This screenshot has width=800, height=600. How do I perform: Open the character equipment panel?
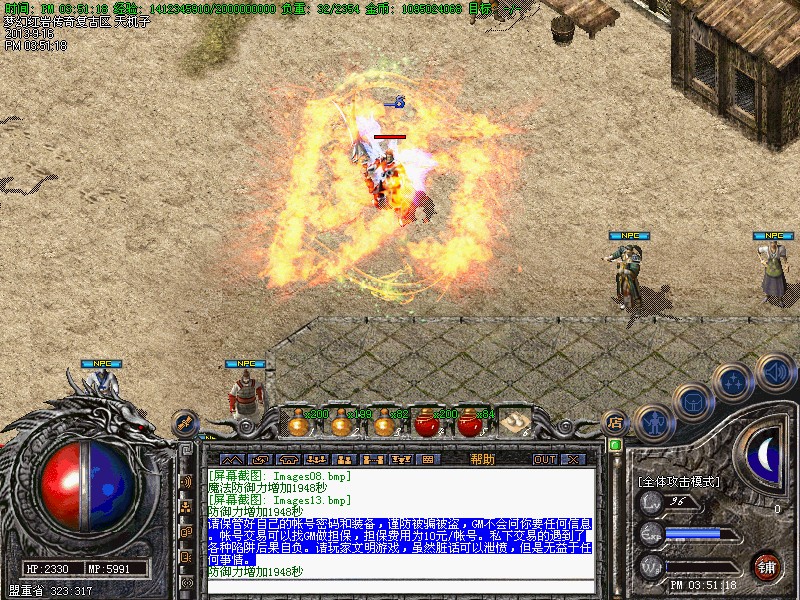coord(654,423)
